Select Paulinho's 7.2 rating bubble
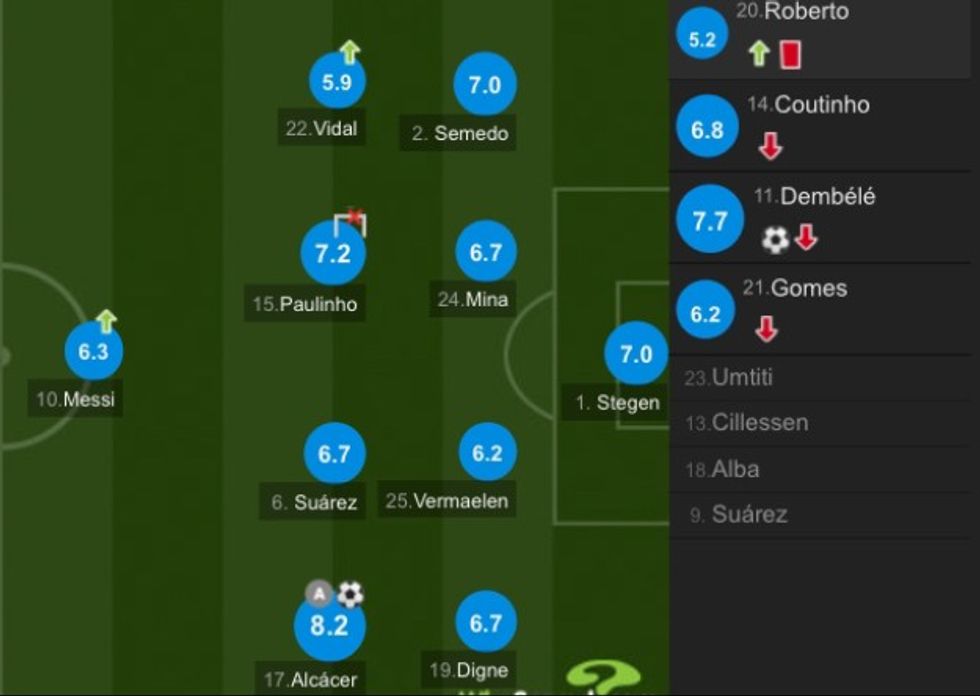Image resolution: width=980 pixels, height=696 pixels. (x=333, y=254)
